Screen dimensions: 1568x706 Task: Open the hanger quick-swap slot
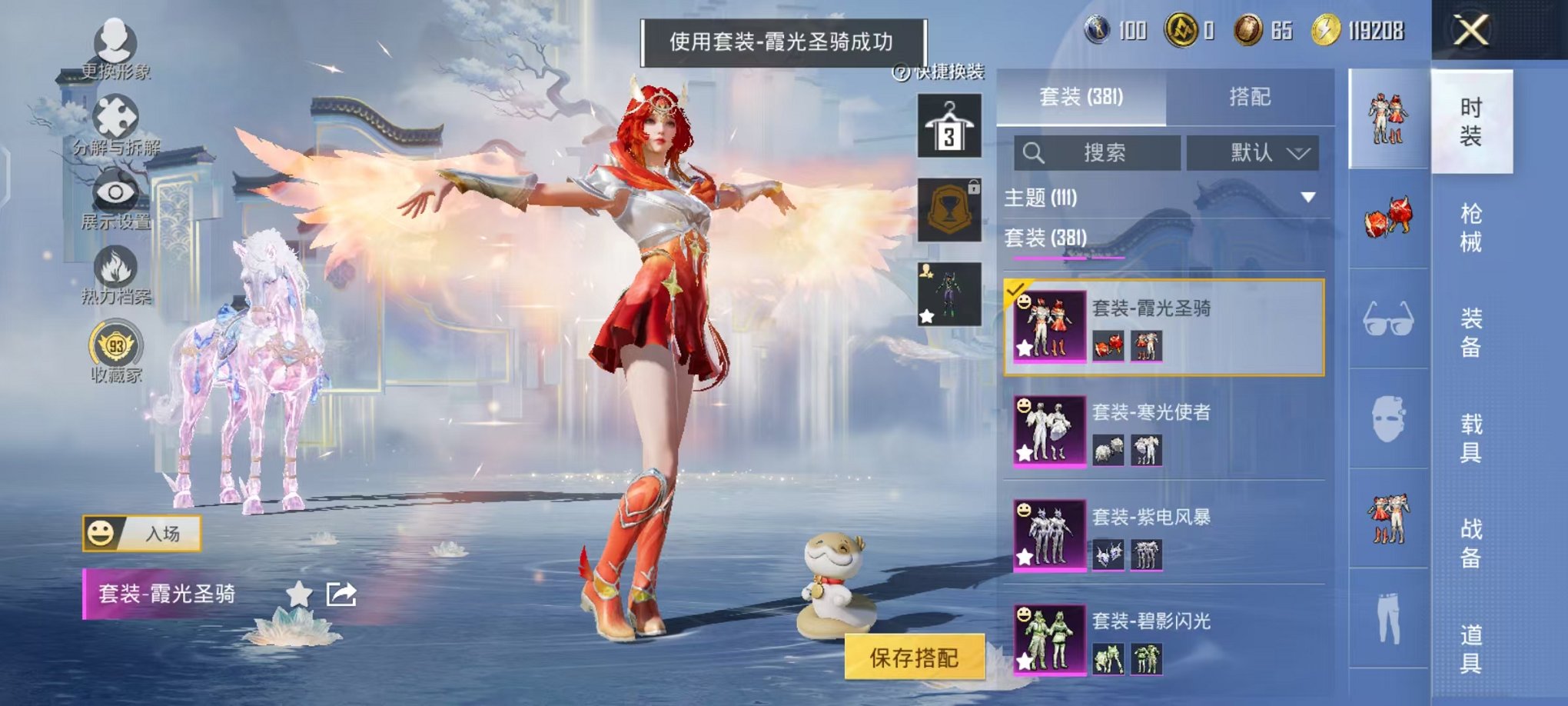tap(948, 125)
